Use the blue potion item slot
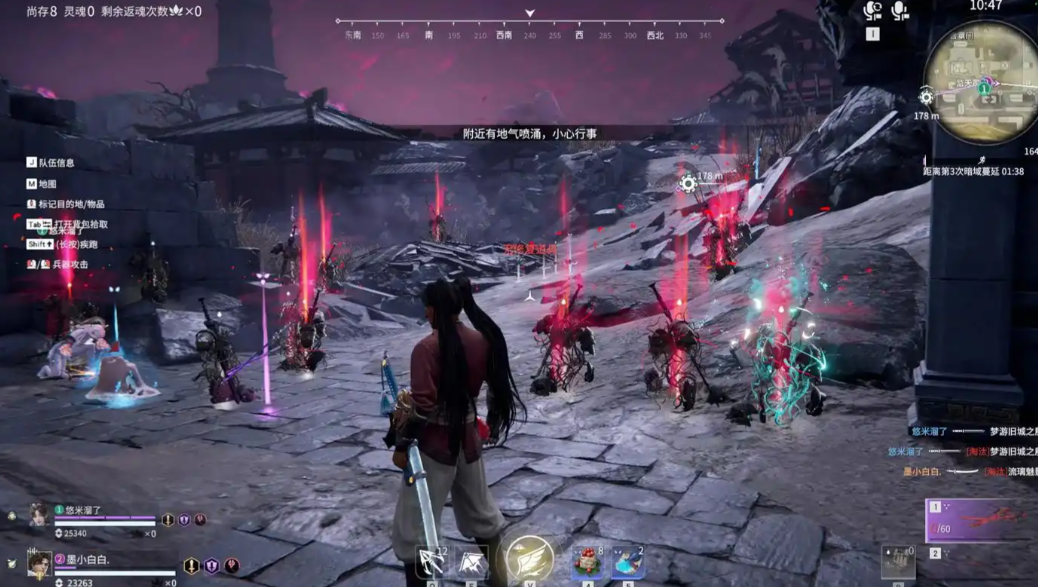The image size is (1038, 587). (628, 563)
